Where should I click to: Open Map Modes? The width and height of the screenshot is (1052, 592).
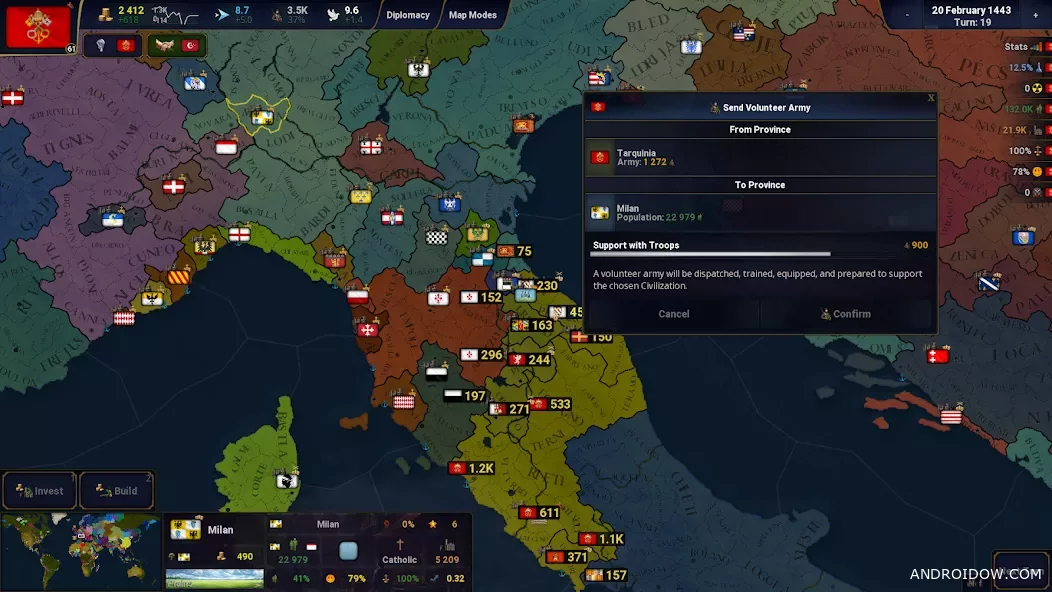point(472,15)
